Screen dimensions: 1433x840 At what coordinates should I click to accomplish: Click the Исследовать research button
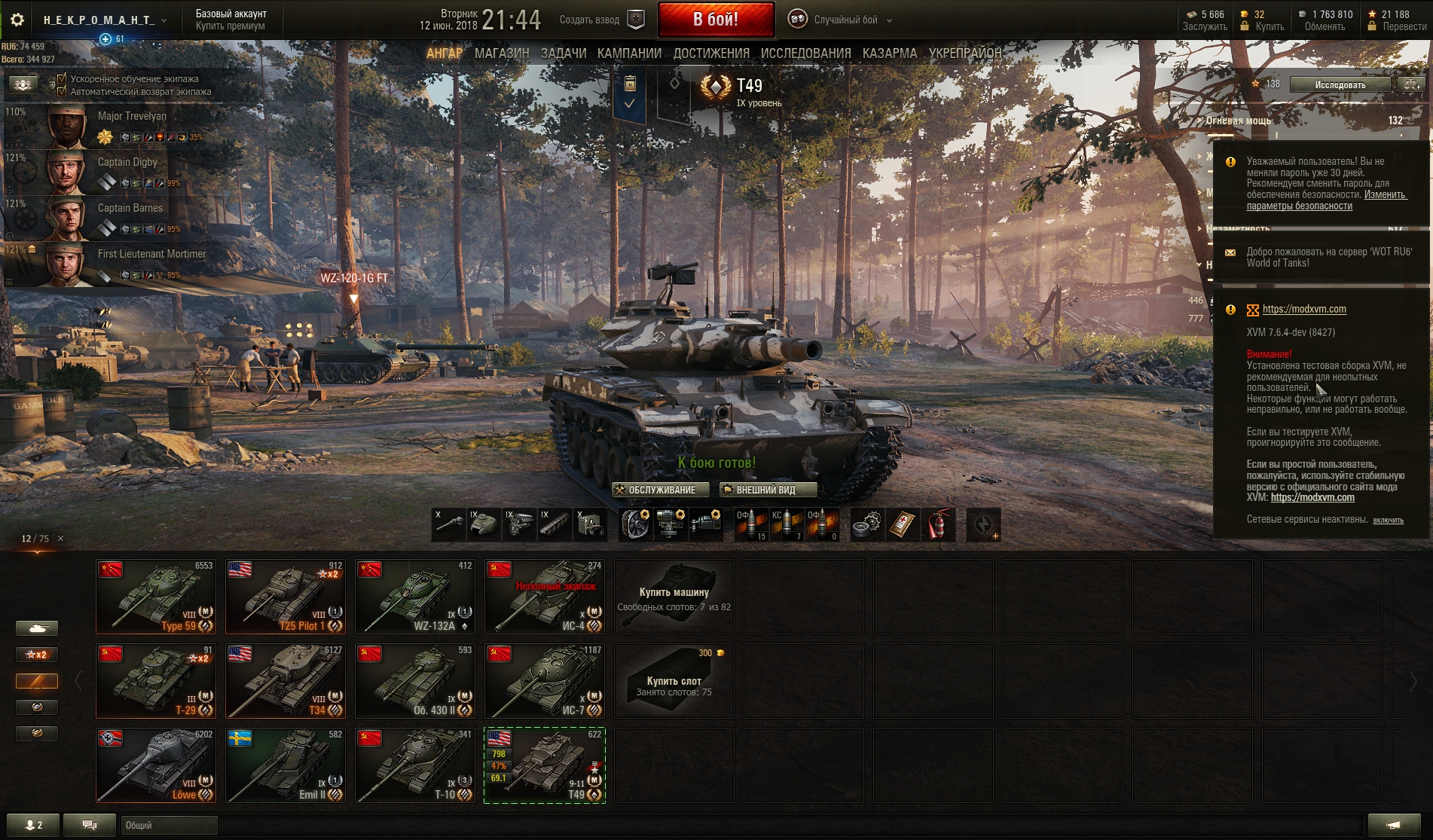click(x=1340, y=84)
